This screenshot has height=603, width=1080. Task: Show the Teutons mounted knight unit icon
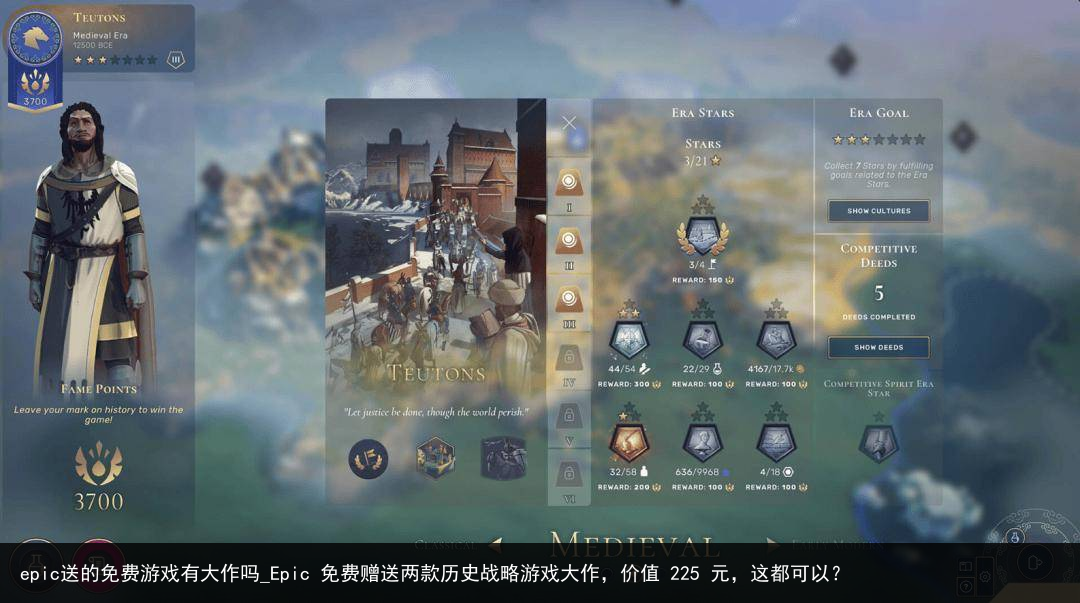pyautogui.click(x=503, y=459)
